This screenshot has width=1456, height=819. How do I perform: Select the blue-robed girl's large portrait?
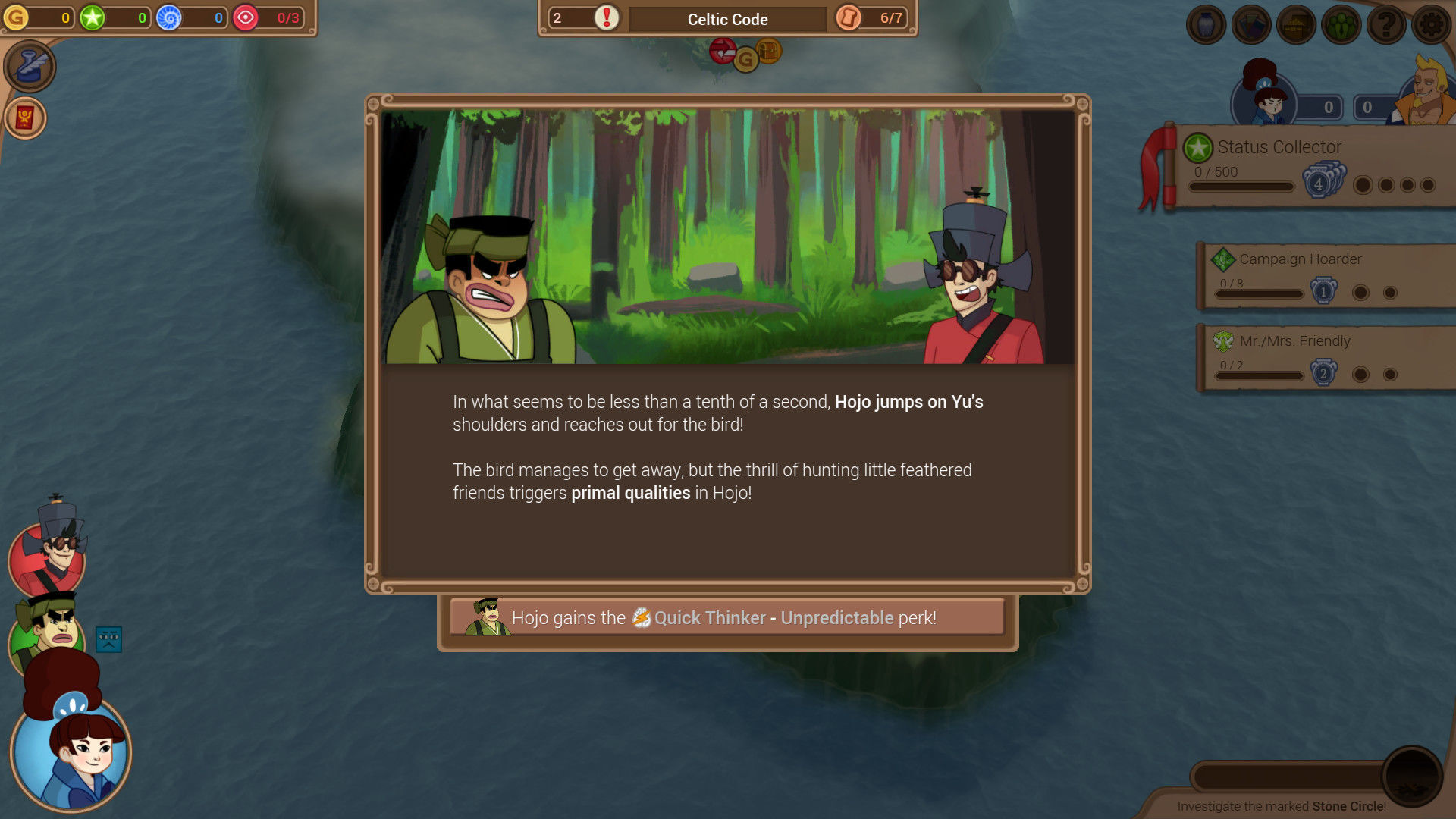tap(71, 751)
